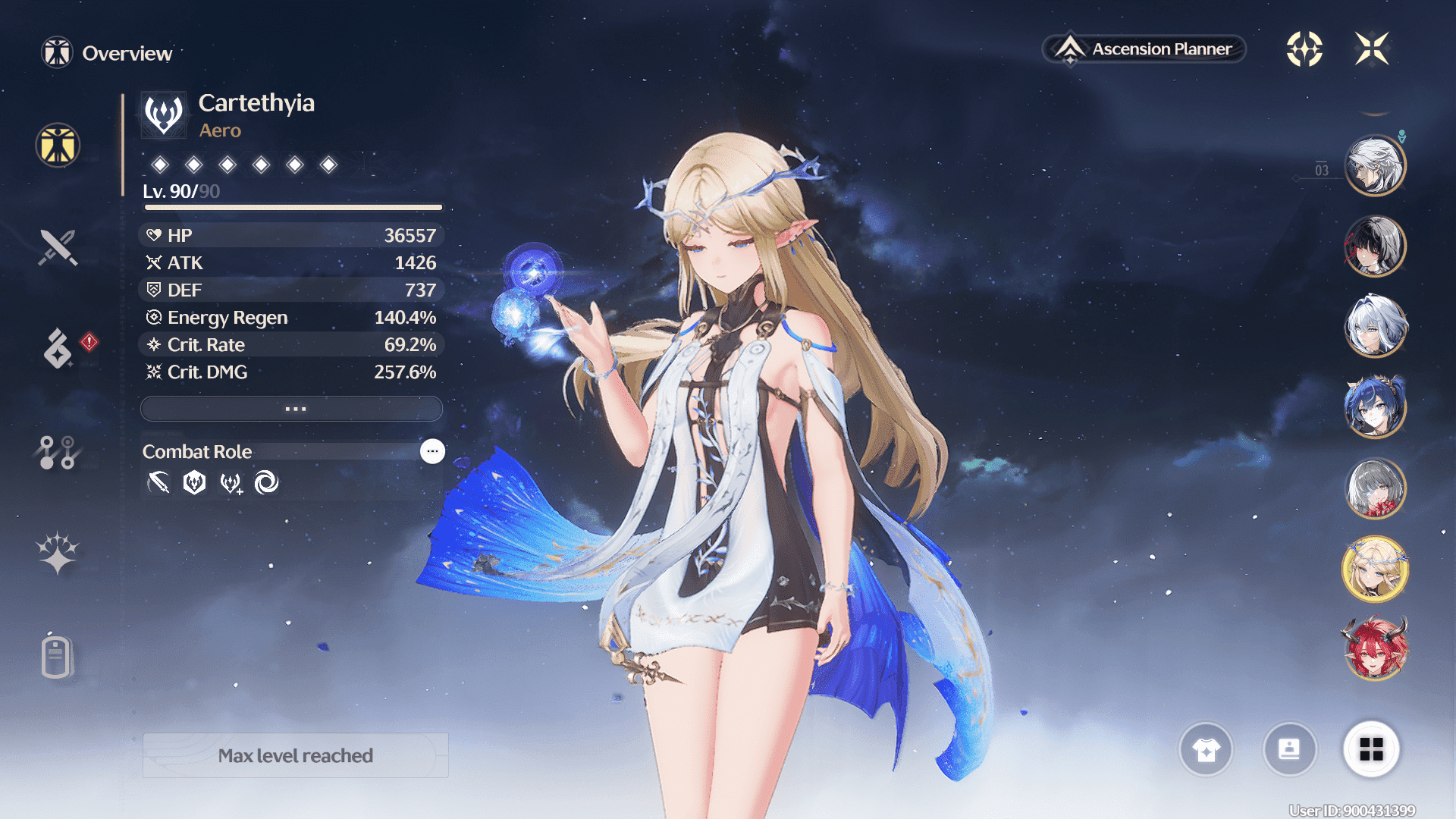Show Combat Role details

432,451
